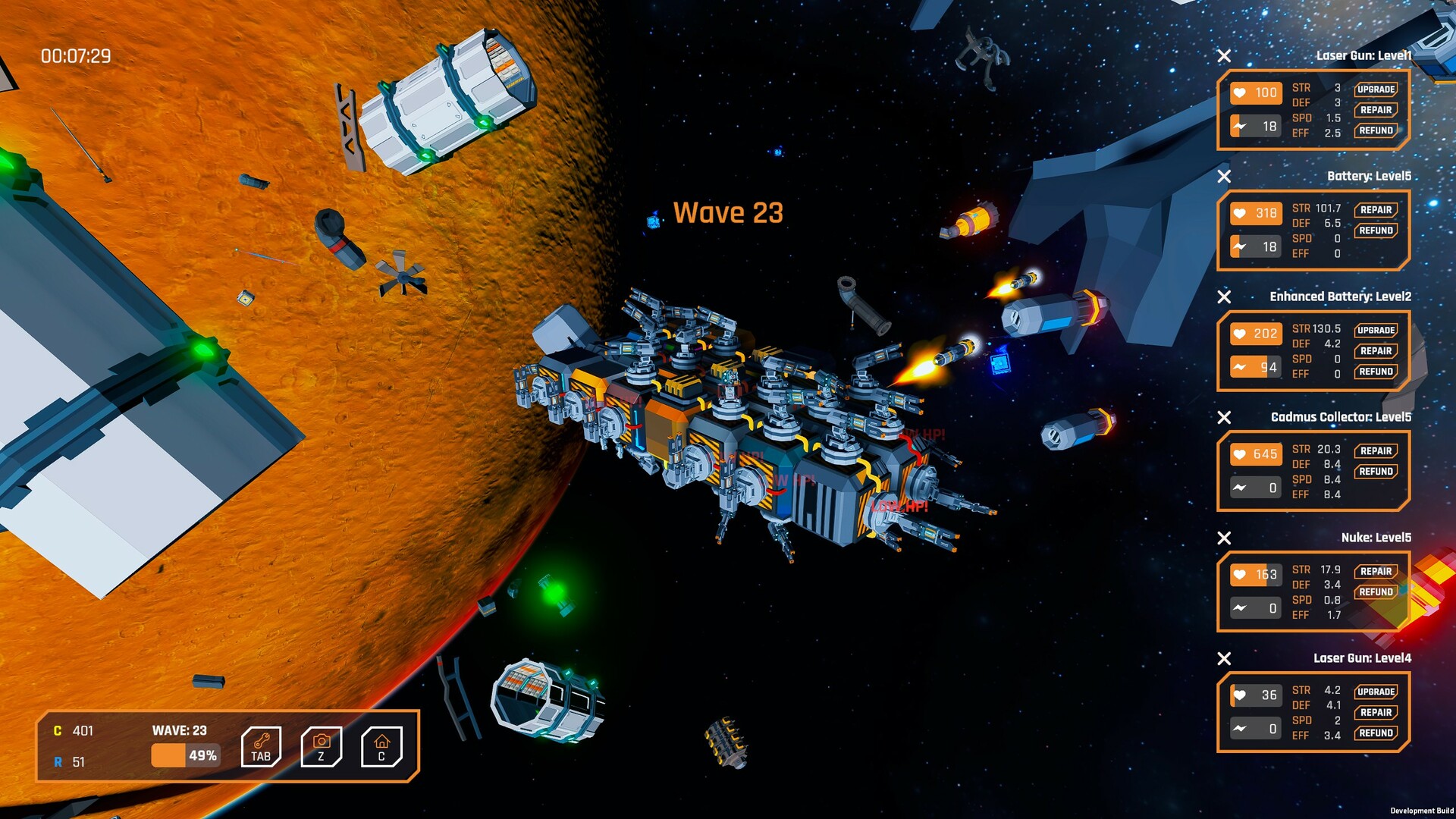
Task: Activate the camera view icon
Action: click(x=322, y=747)
